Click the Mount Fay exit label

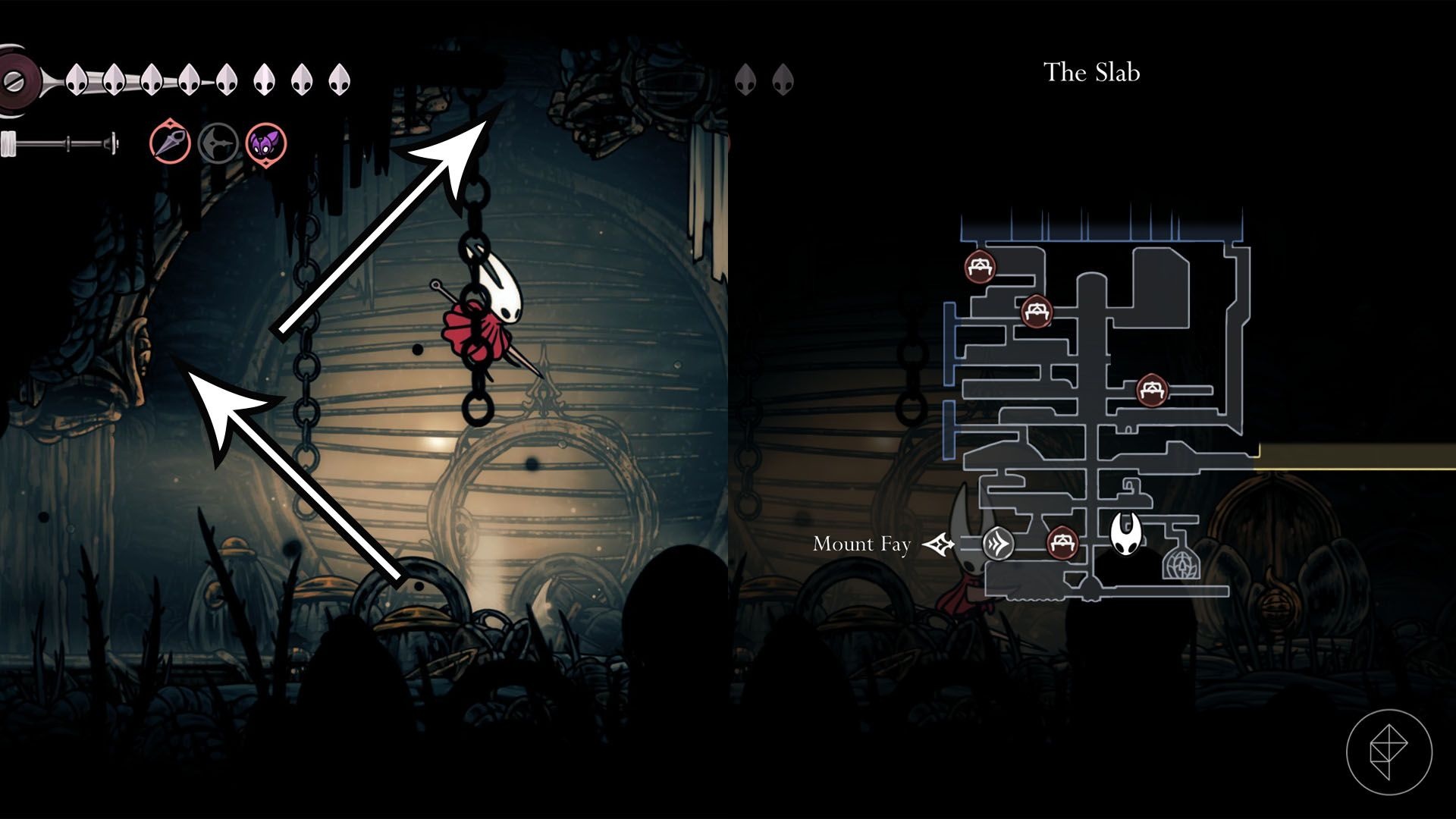tap(861, 544)
